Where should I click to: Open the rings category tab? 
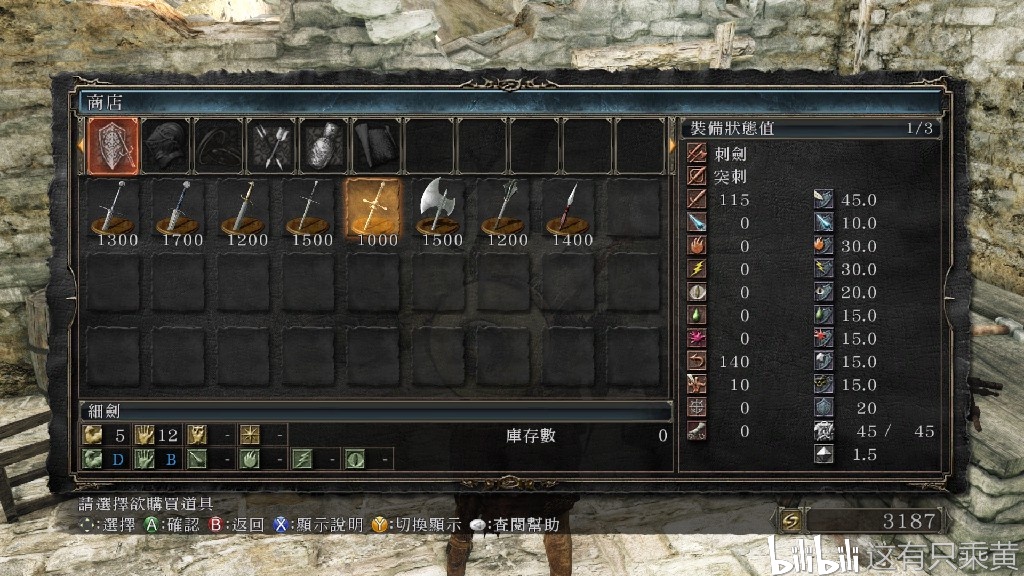coord(217,147)
